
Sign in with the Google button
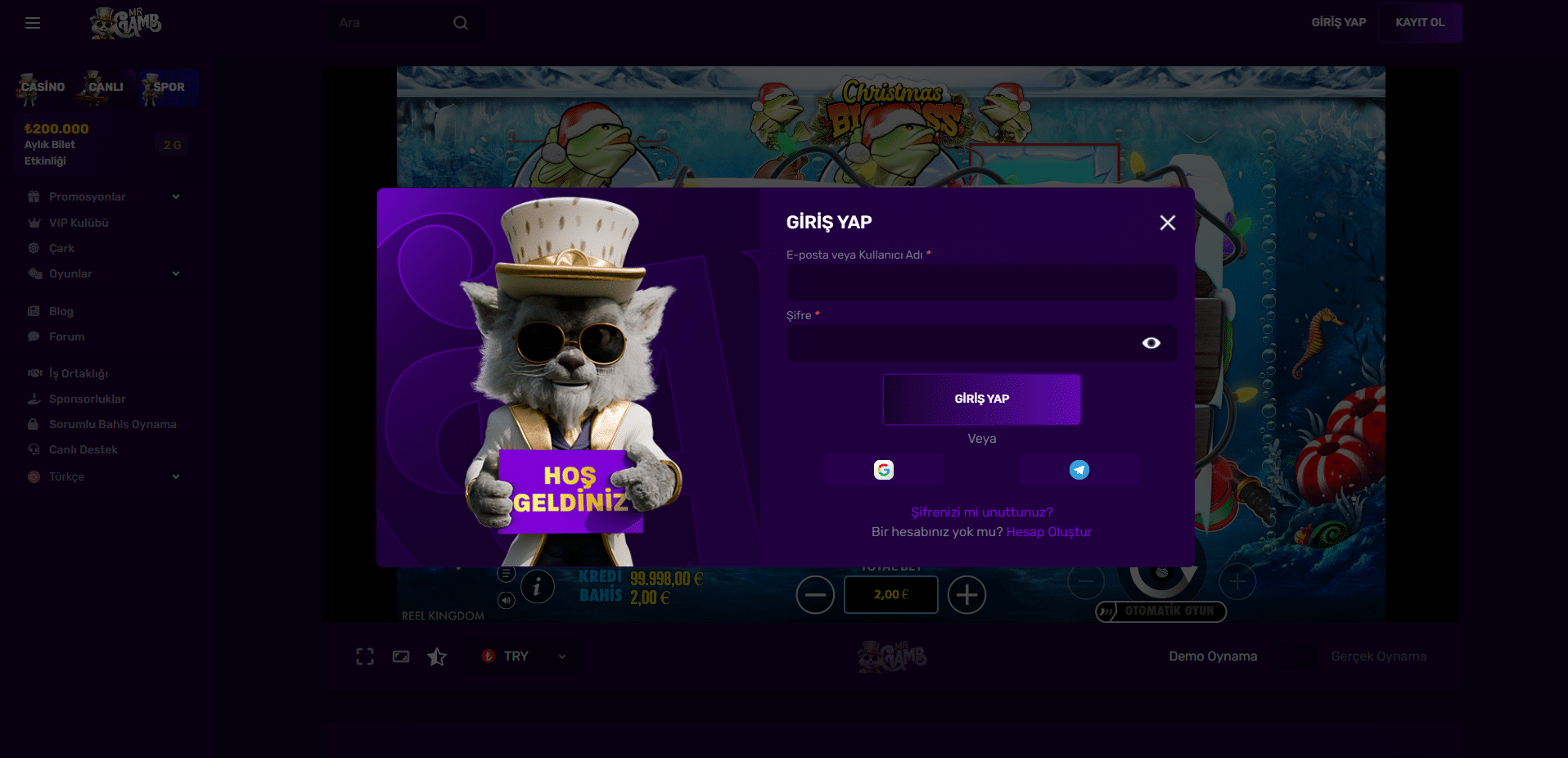pyautogui.click(x=884, y=470)
